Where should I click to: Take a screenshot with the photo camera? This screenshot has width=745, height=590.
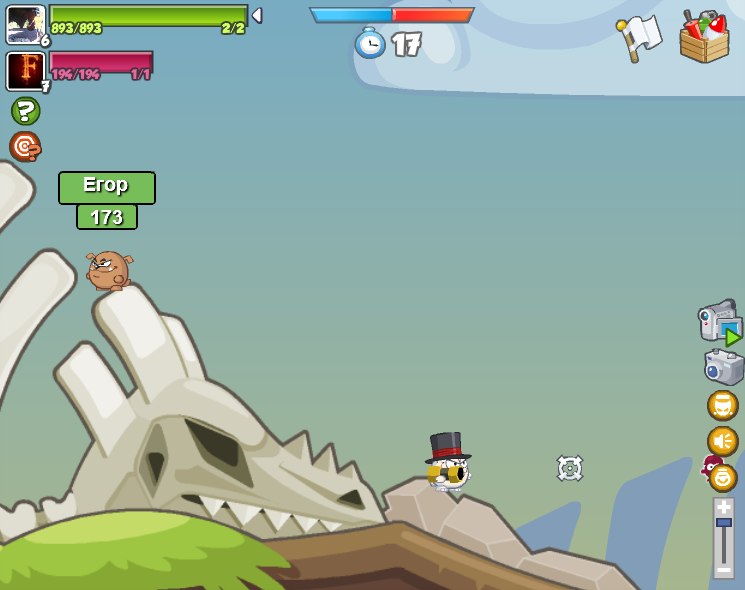pos(723,367)
